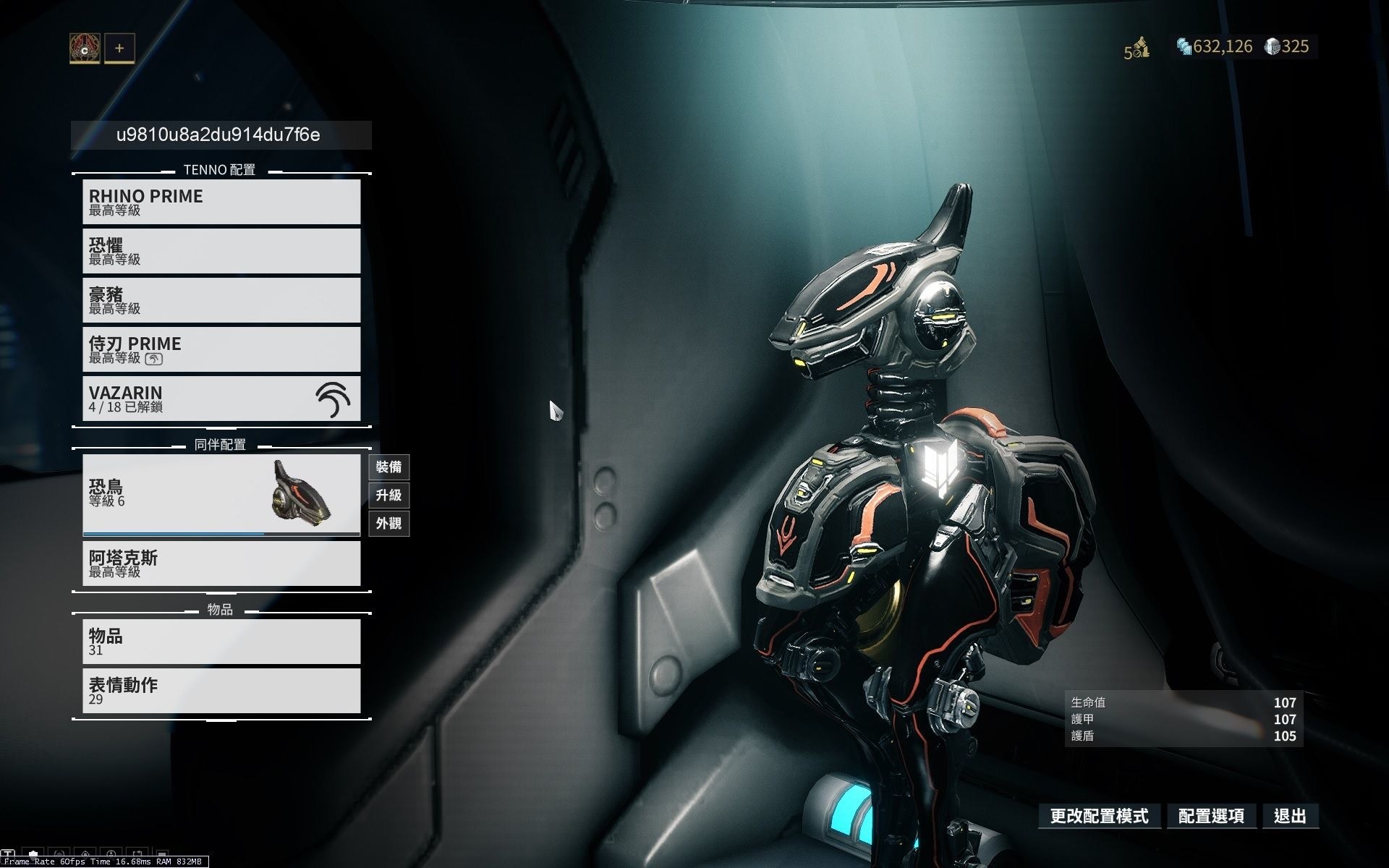
Task: Open the 升級 upgrade button
Action: (388, 495)
